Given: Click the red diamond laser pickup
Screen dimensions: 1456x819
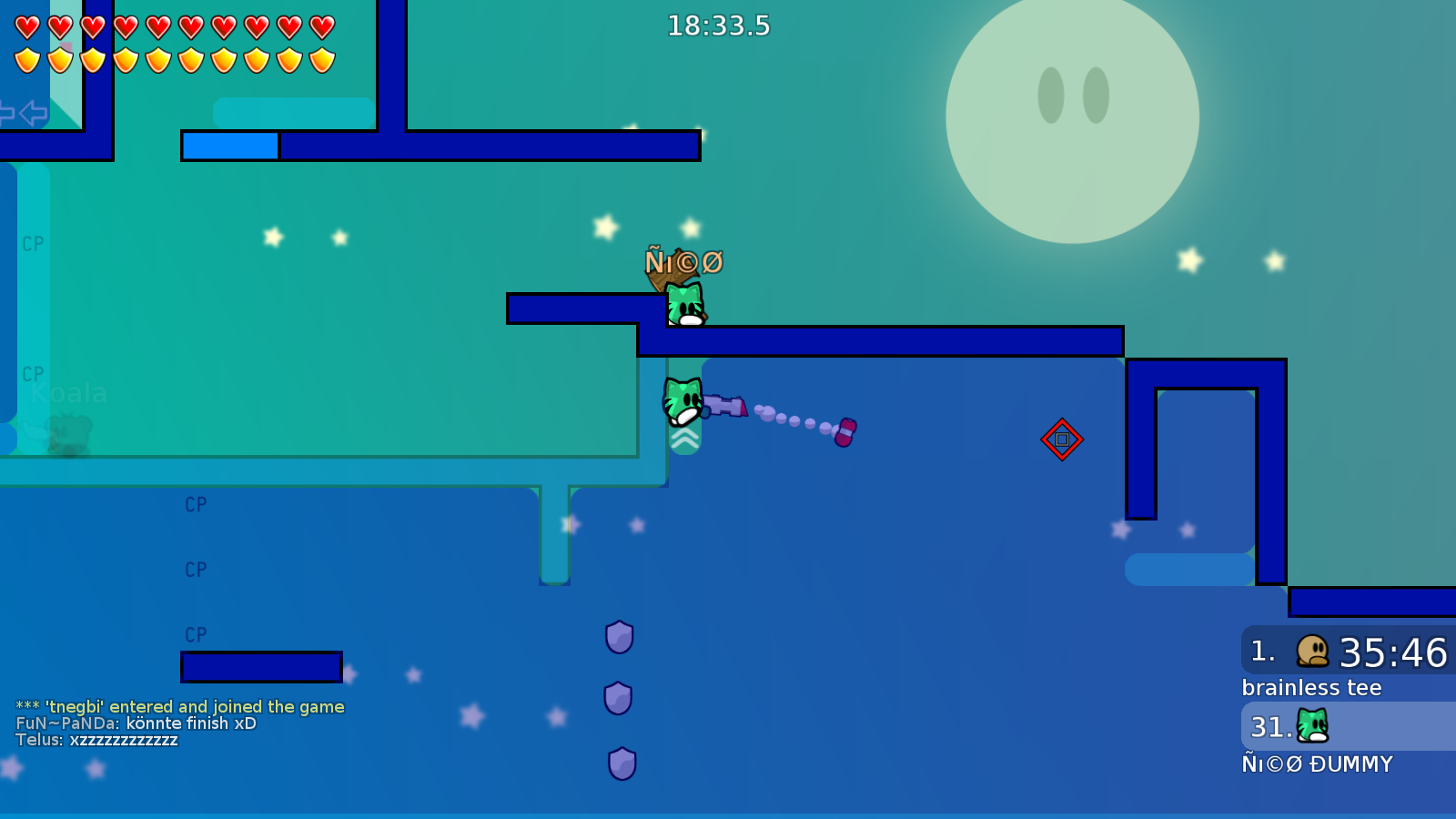Looking at the screenshot, I should coord(1063,440).
